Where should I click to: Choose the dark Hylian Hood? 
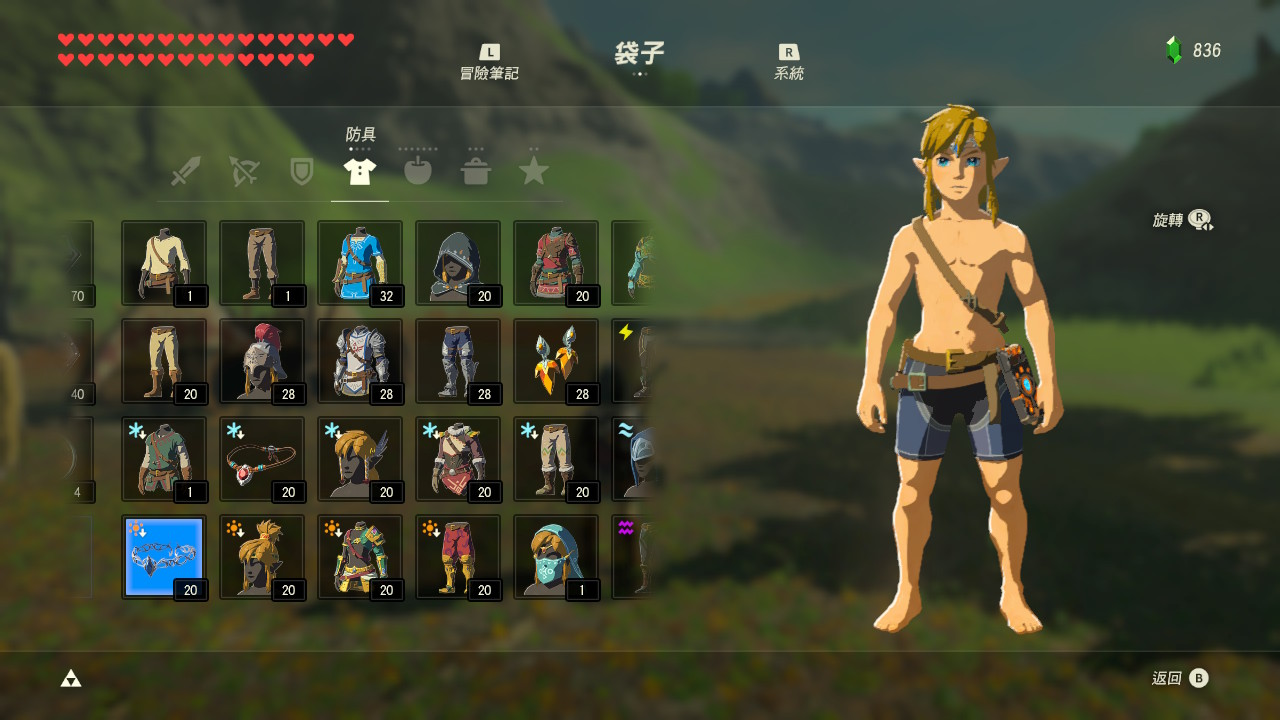point(458,263)
